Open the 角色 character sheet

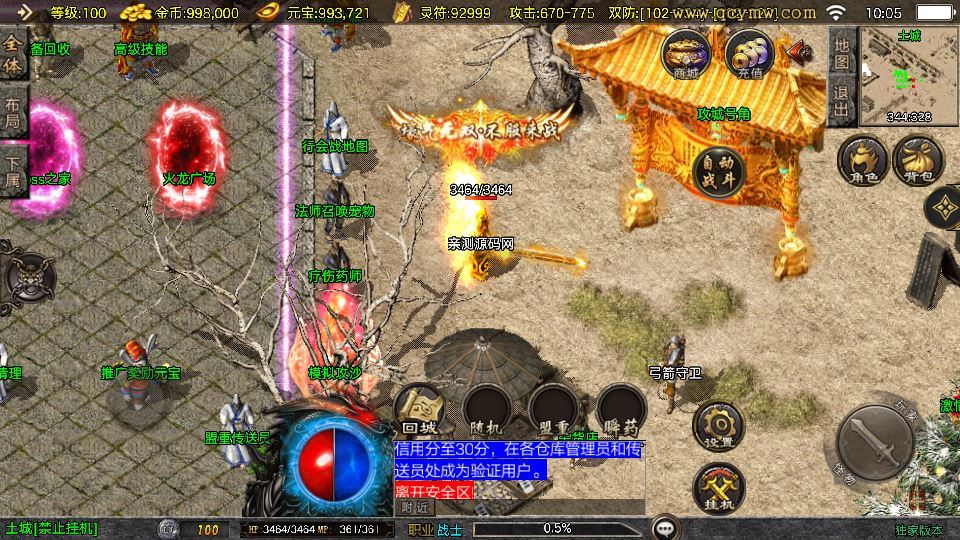863,163
